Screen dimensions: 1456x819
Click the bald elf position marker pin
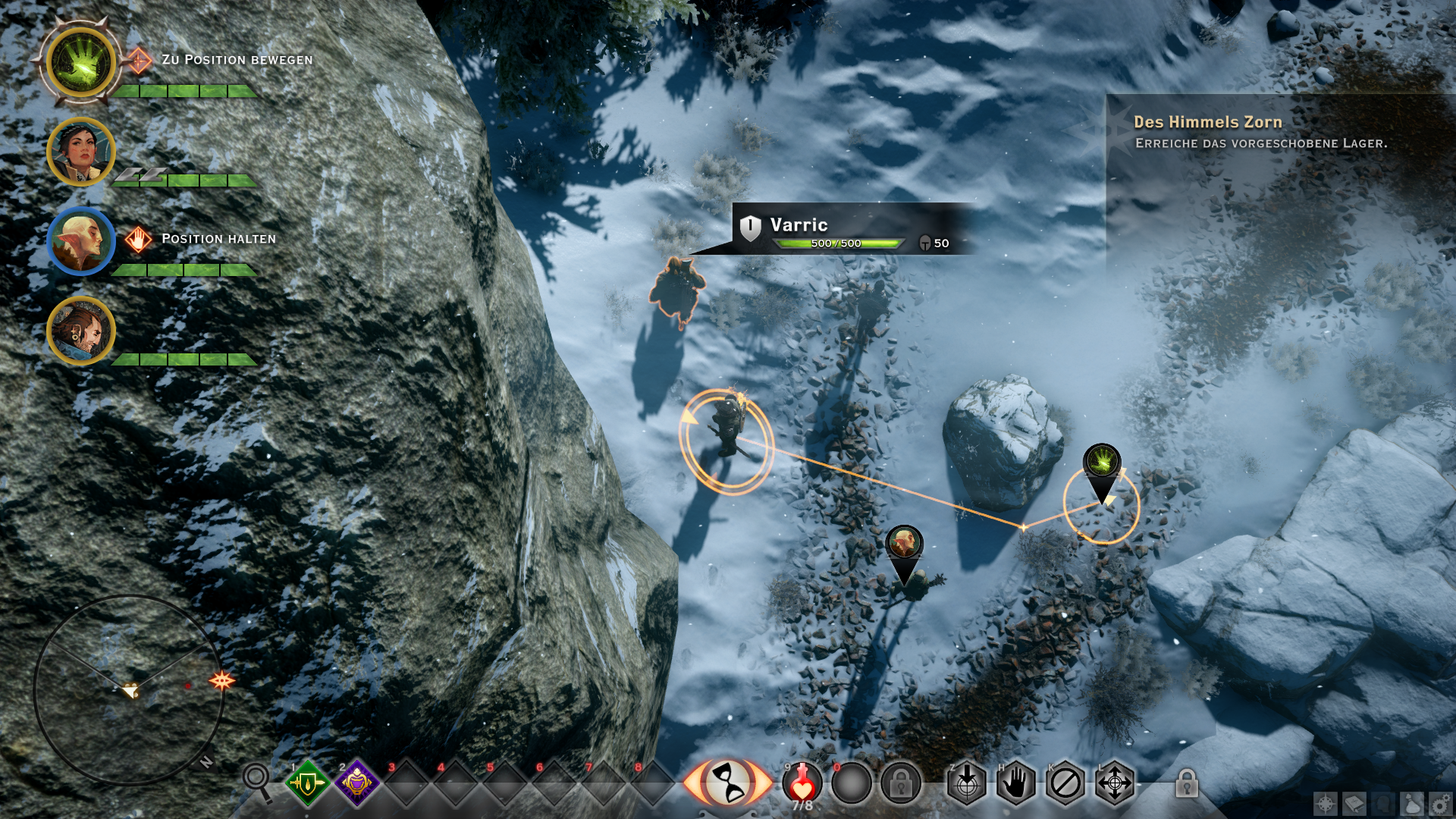tap(904, 544)
